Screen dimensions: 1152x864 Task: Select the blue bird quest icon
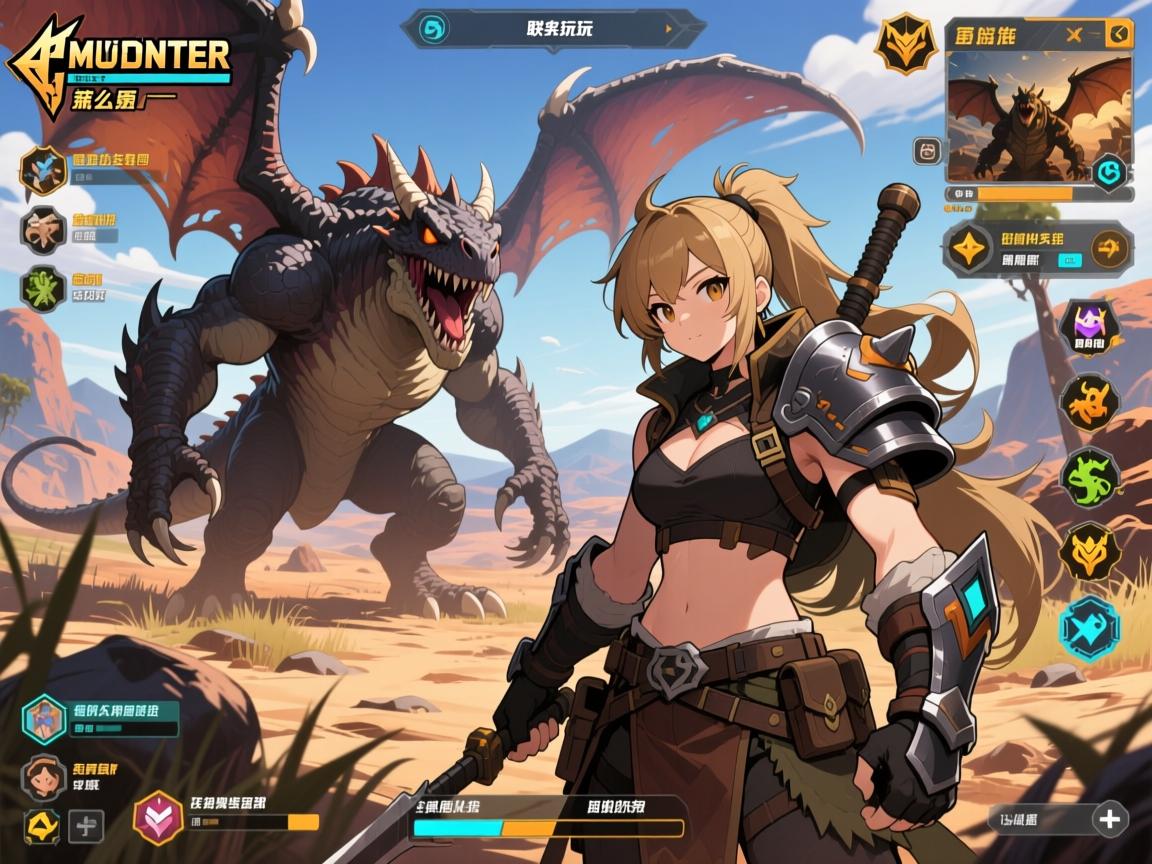coord(43,169)
